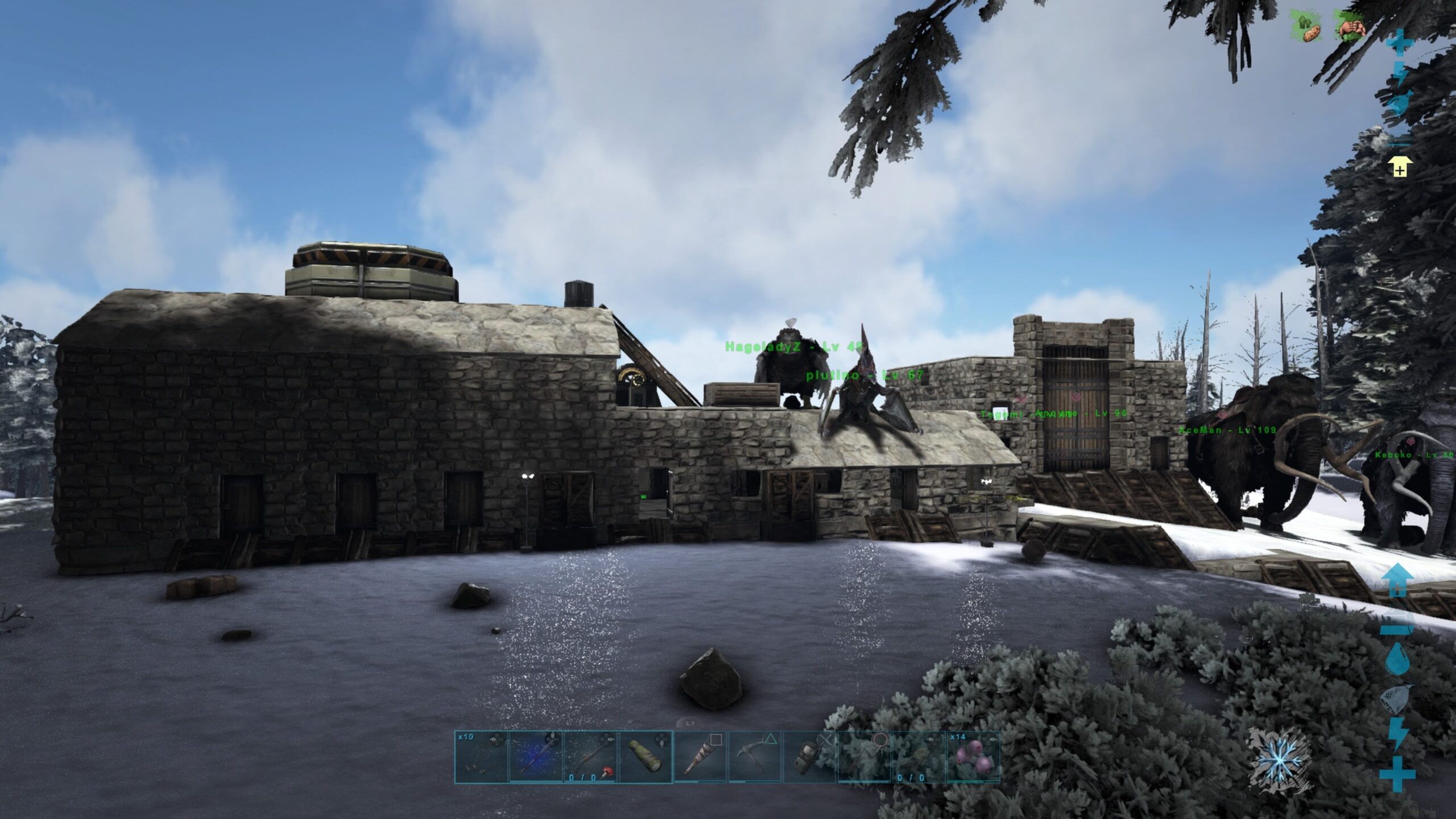Choose the purple berries x14 slot

[x=973, y=756]
